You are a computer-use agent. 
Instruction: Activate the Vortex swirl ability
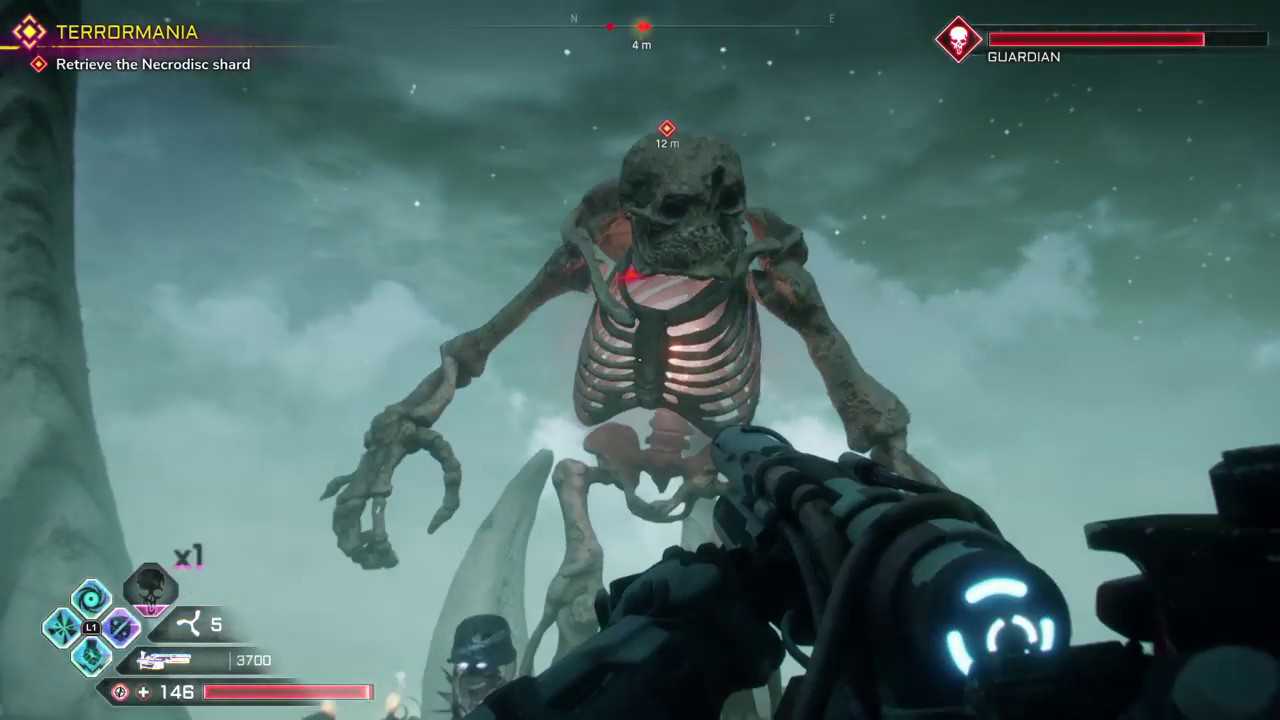[x=91, y=599]
